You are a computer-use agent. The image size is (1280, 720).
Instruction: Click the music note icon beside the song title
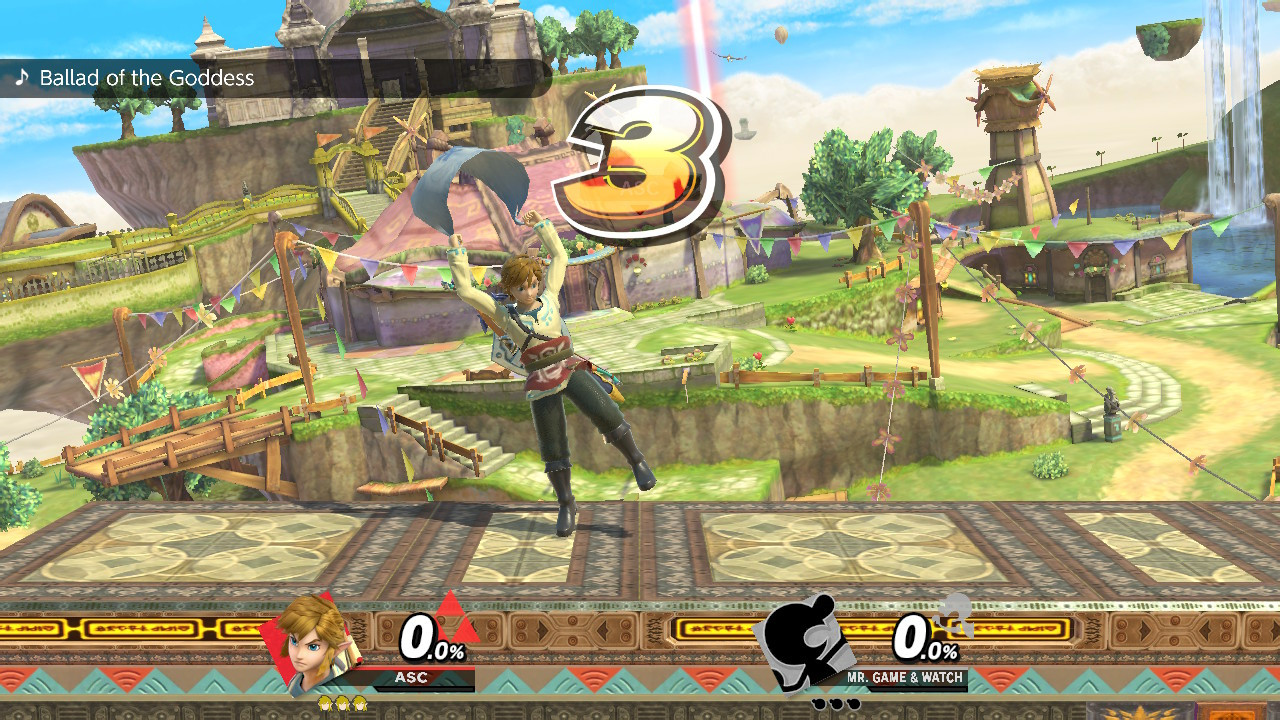click(22, 77)
